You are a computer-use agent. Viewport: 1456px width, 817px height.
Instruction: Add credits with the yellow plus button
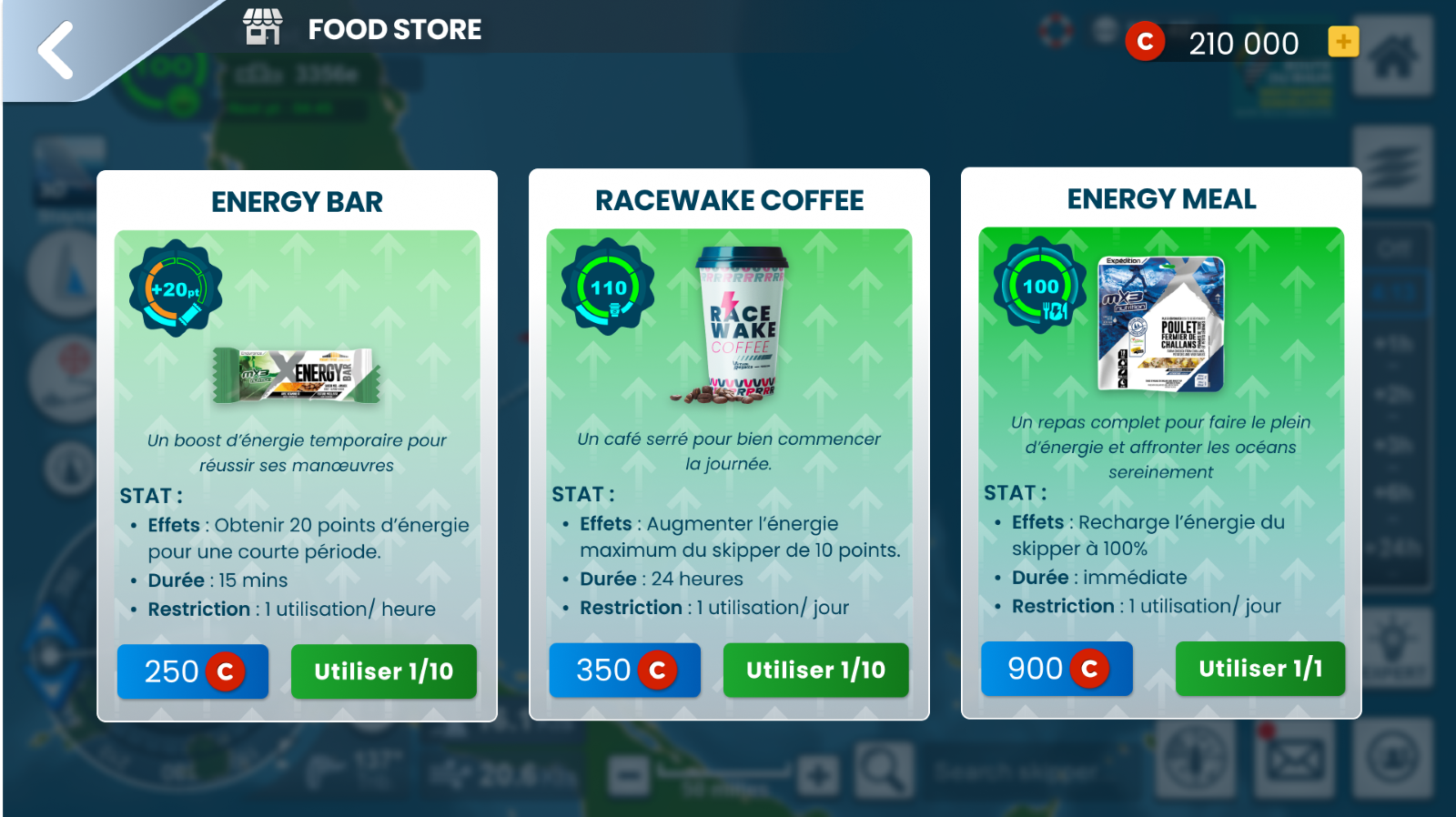(x=1343, y=42)
